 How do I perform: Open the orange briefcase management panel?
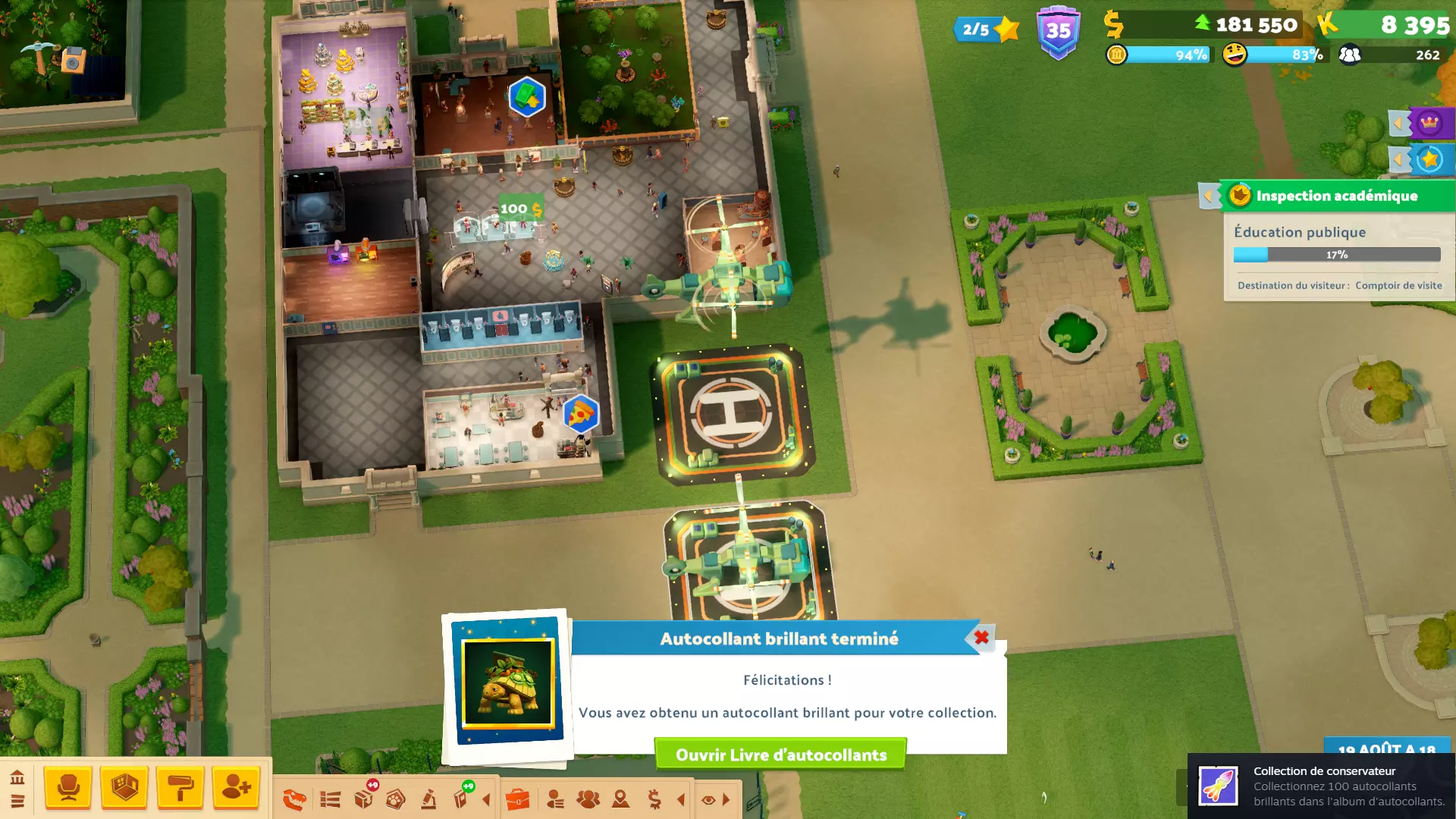(x=517, y=799)
